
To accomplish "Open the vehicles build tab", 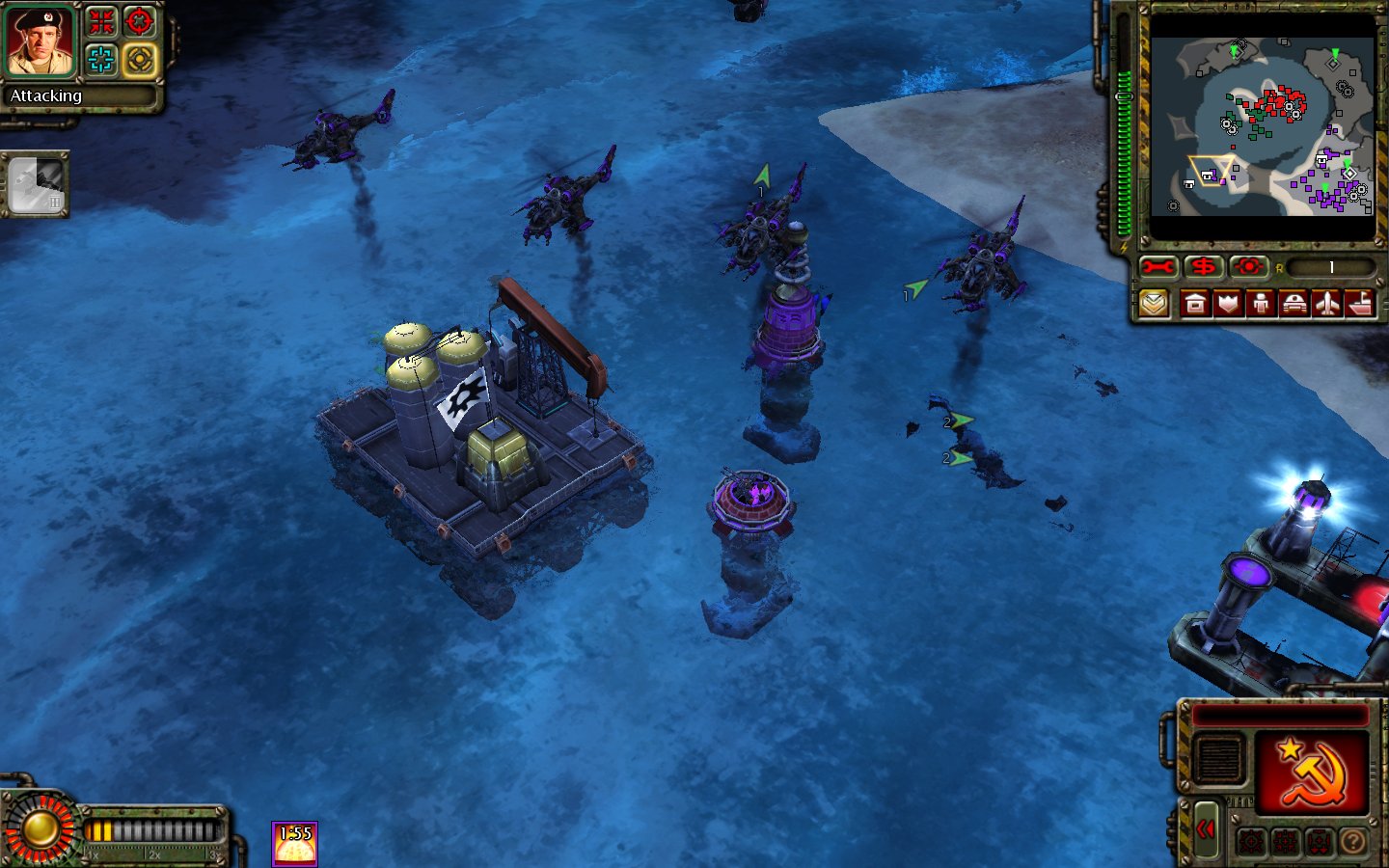I will [x=1294, y=305].
